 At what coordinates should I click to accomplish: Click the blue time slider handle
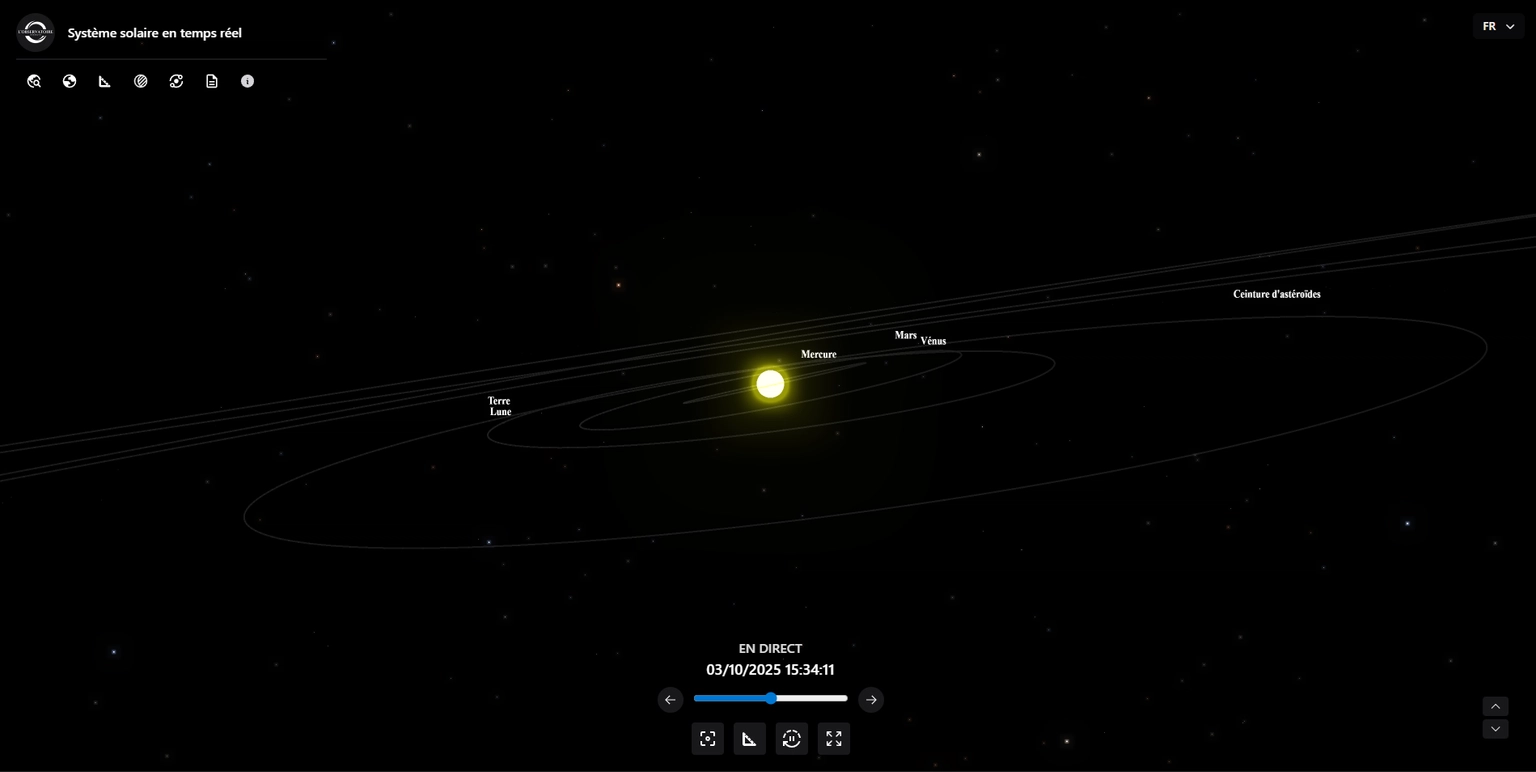point(771,698)
